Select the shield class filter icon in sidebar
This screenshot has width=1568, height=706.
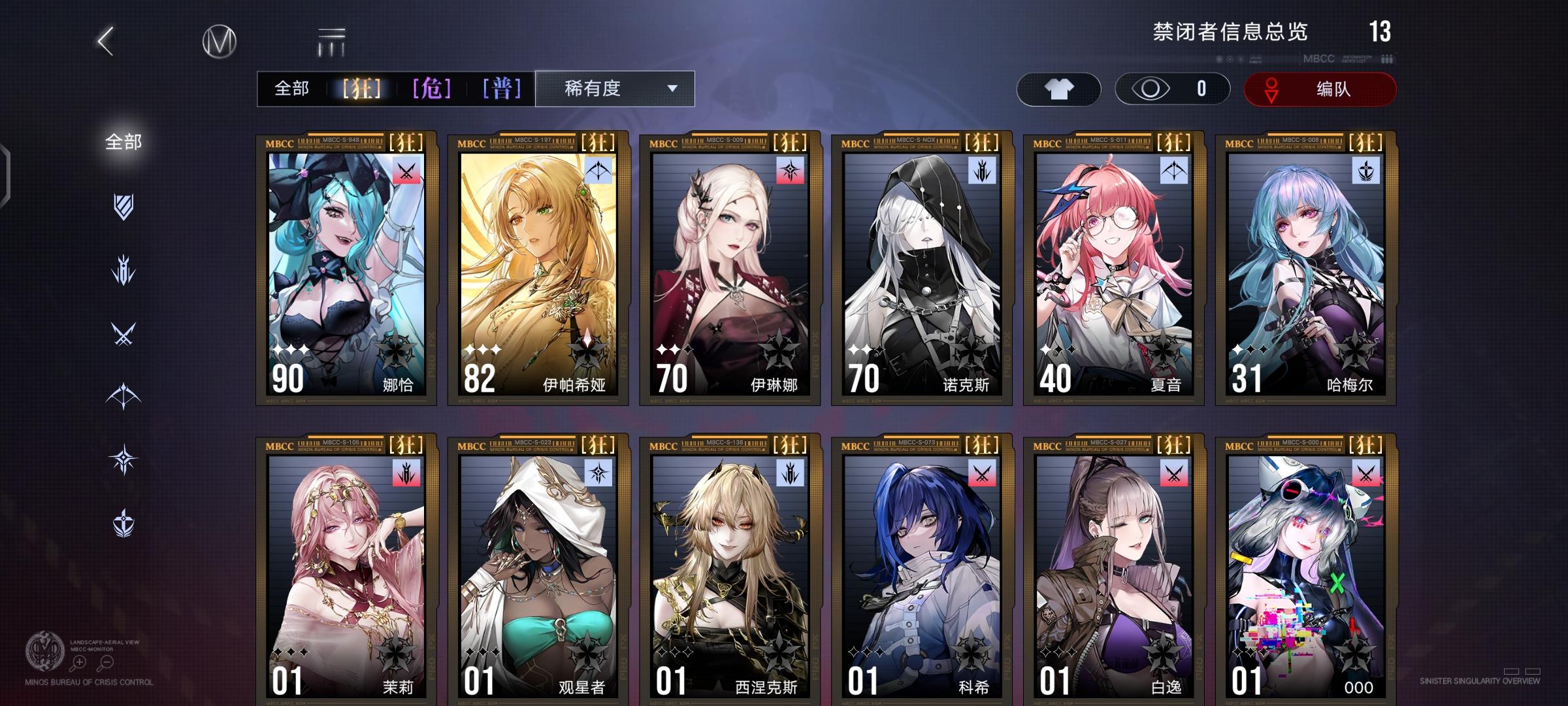[124, 206]
